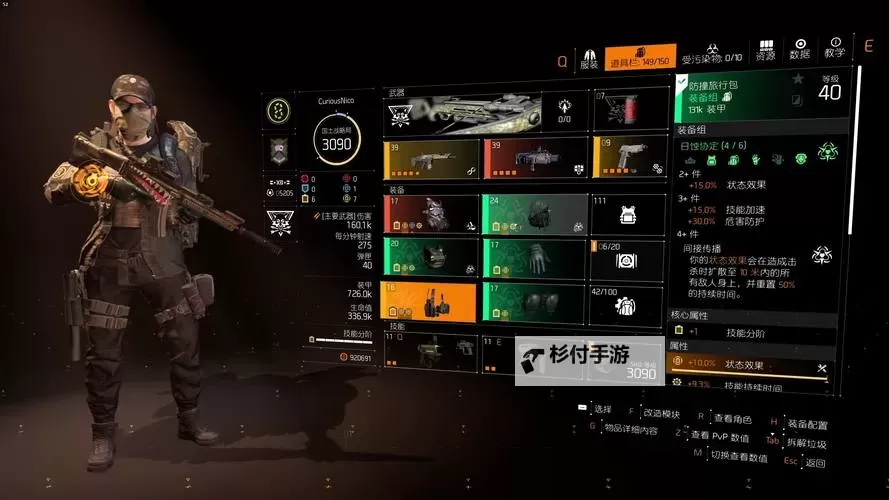Select the pistol sidearm slot
The width and height of the screenshot is (889, 500).
pos(628,156)
